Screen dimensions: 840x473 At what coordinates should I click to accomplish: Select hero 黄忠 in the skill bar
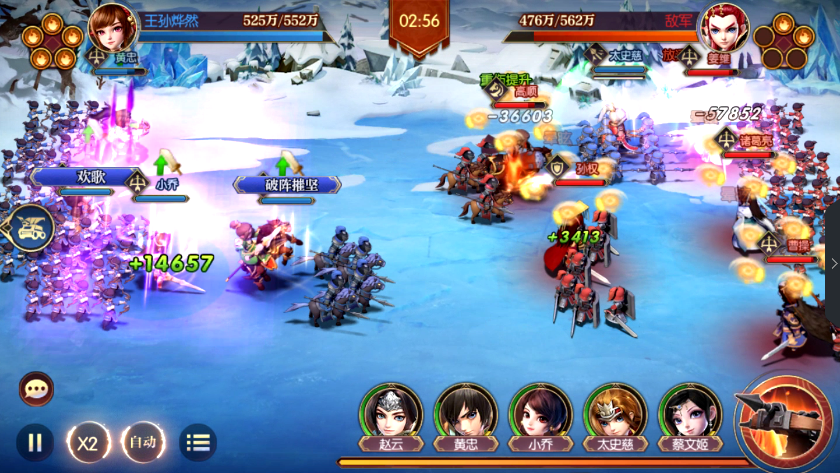pos(466,412)
